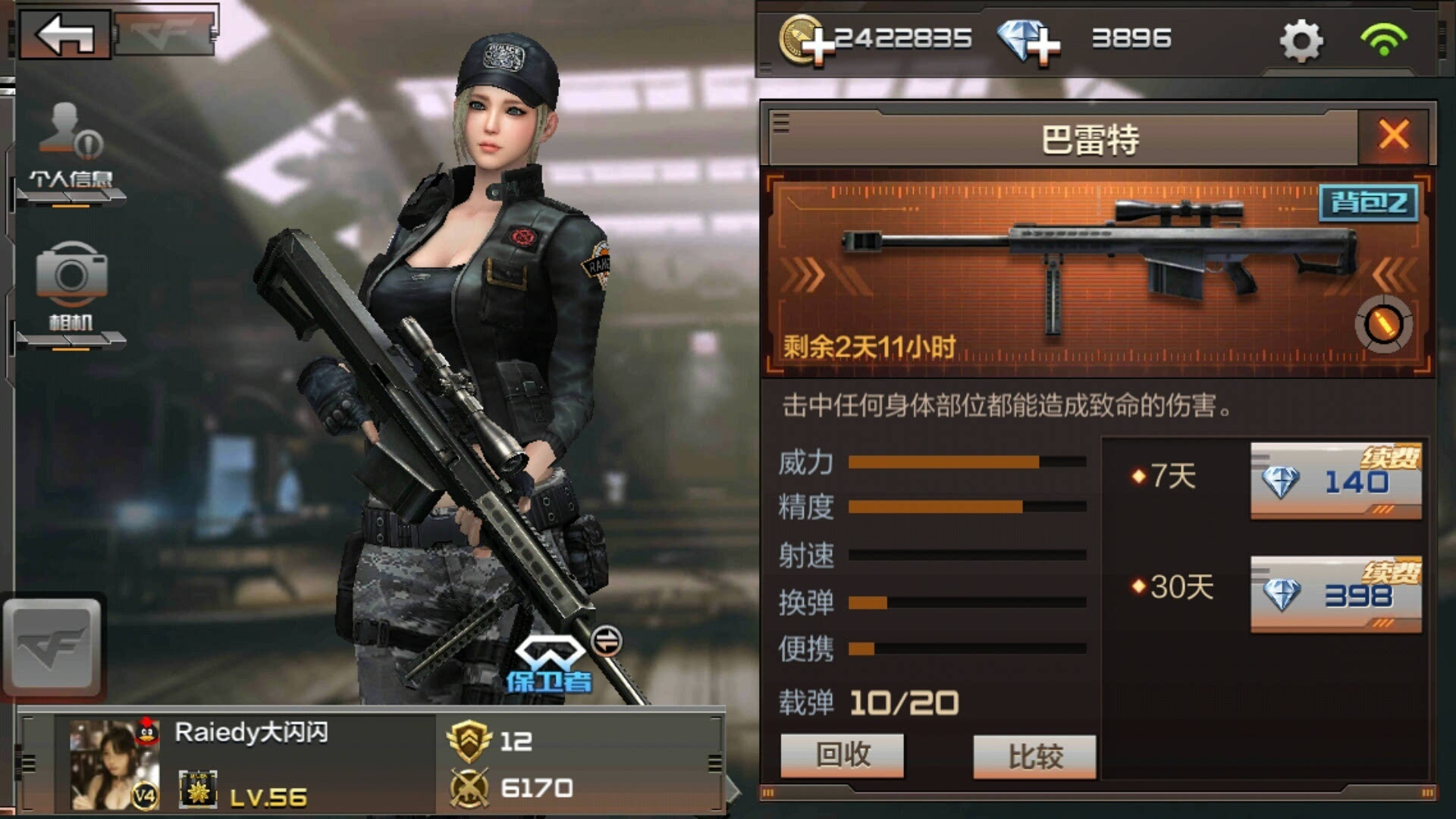Tap the orange bullet icon on weapon image
1456x819 pixels.
point(1383,325)
